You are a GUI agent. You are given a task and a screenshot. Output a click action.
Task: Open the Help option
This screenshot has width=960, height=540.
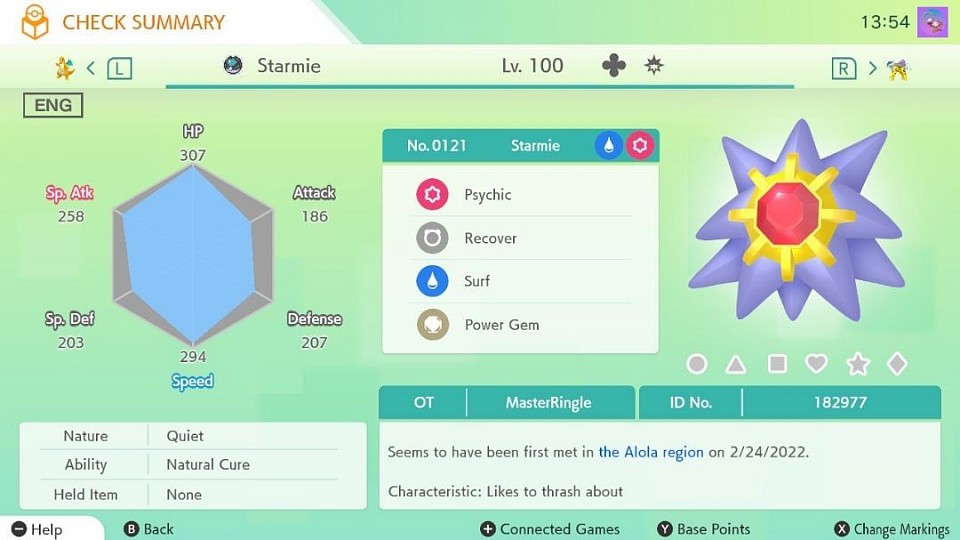[38, 529]
